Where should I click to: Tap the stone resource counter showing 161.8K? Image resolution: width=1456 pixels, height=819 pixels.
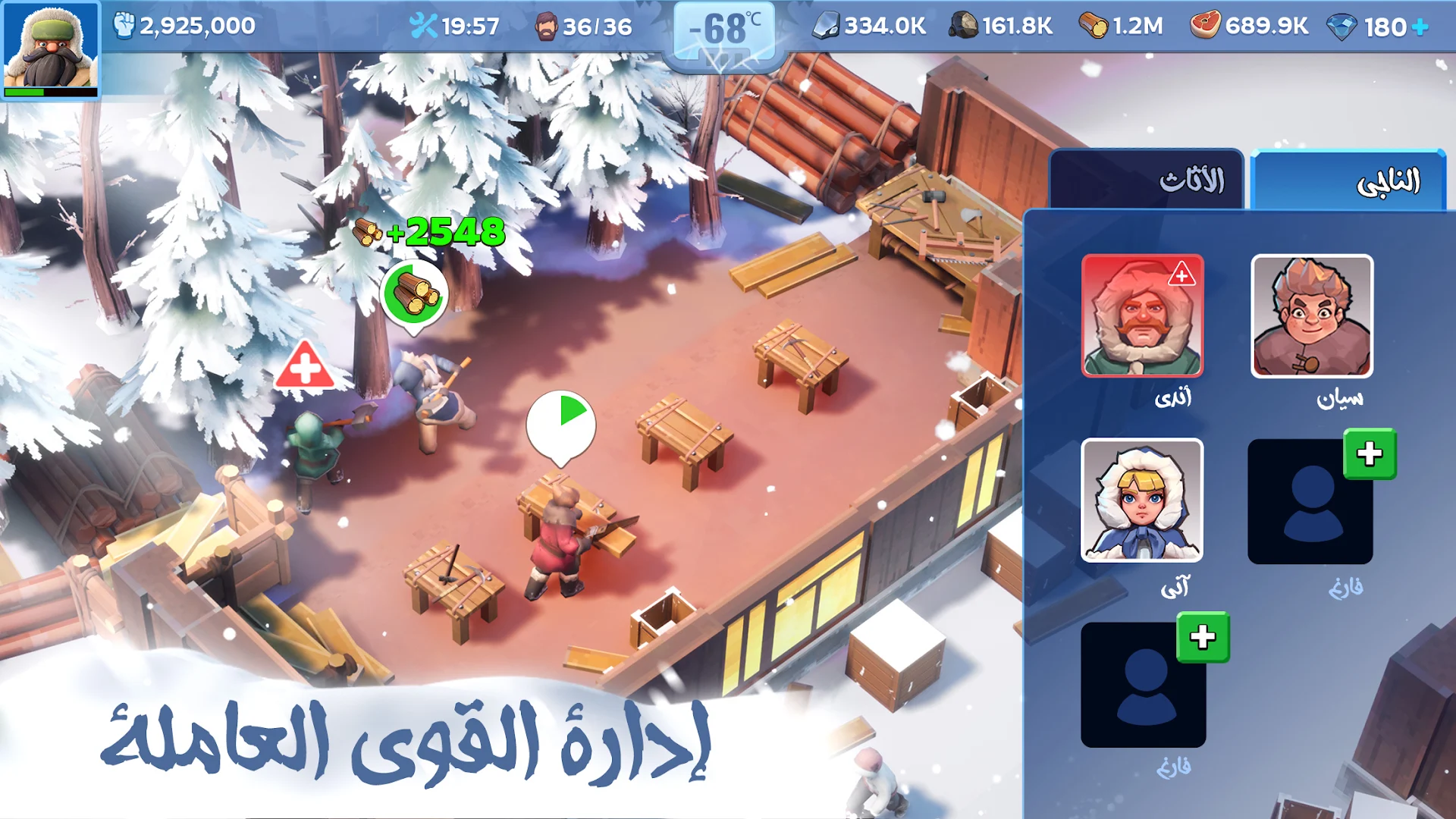point(1001,24)
